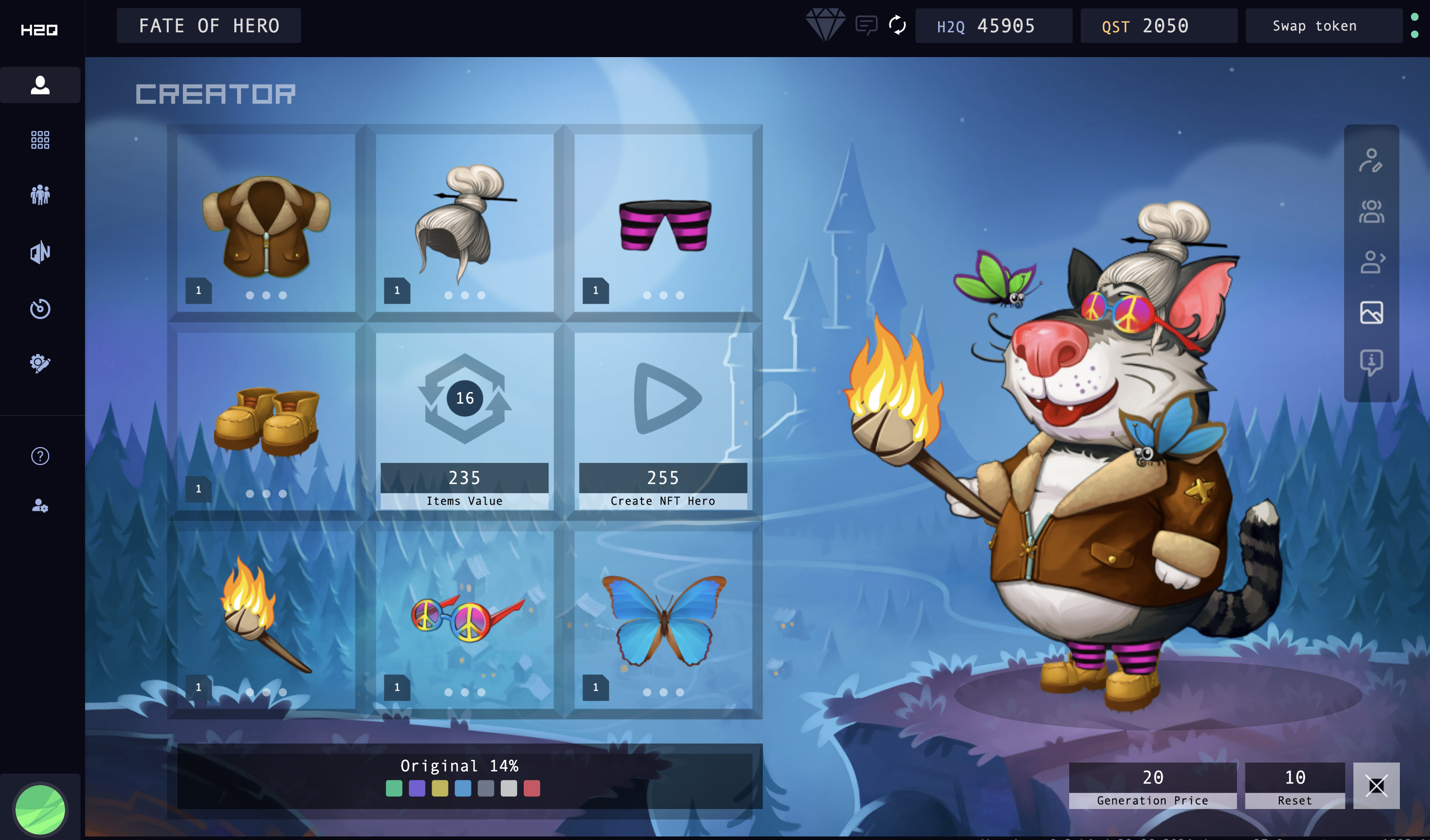Click the Generation Price button
Viewport: 1430px width, 840px height.
tap(1152, 786)
